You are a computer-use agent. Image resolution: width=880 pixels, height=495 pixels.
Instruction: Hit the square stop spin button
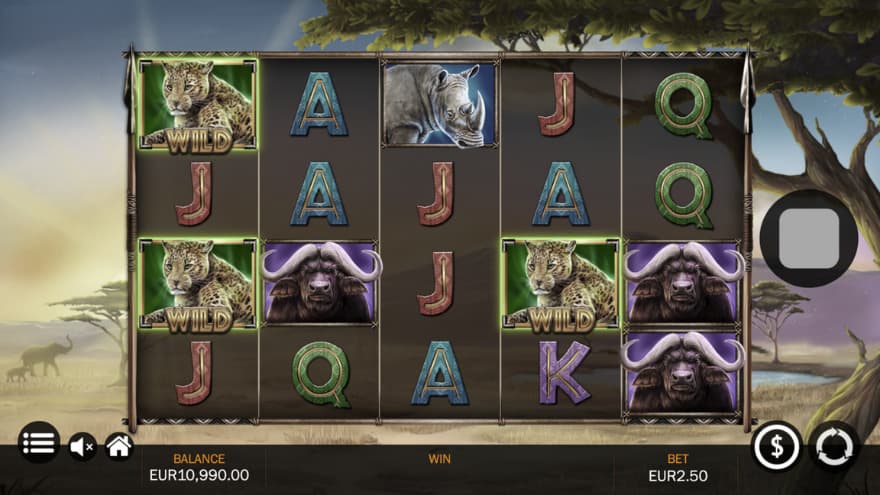[808, 238]
